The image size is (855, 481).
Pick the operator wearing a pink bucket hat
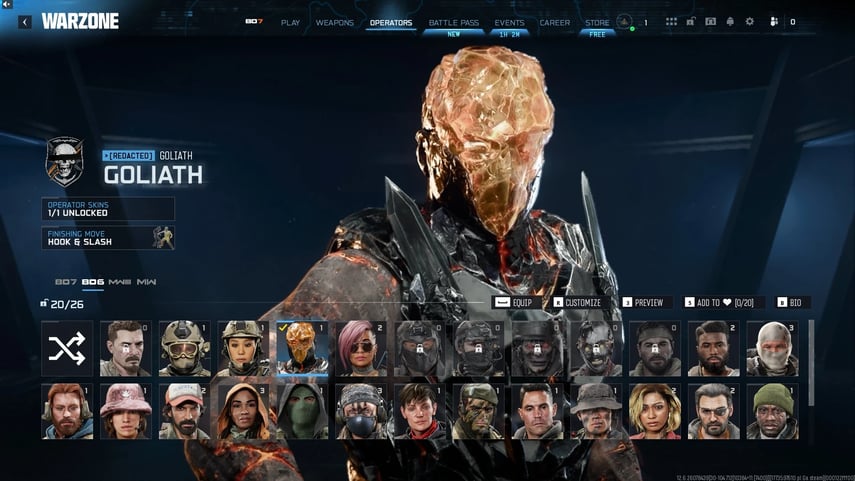coord(125,410)
